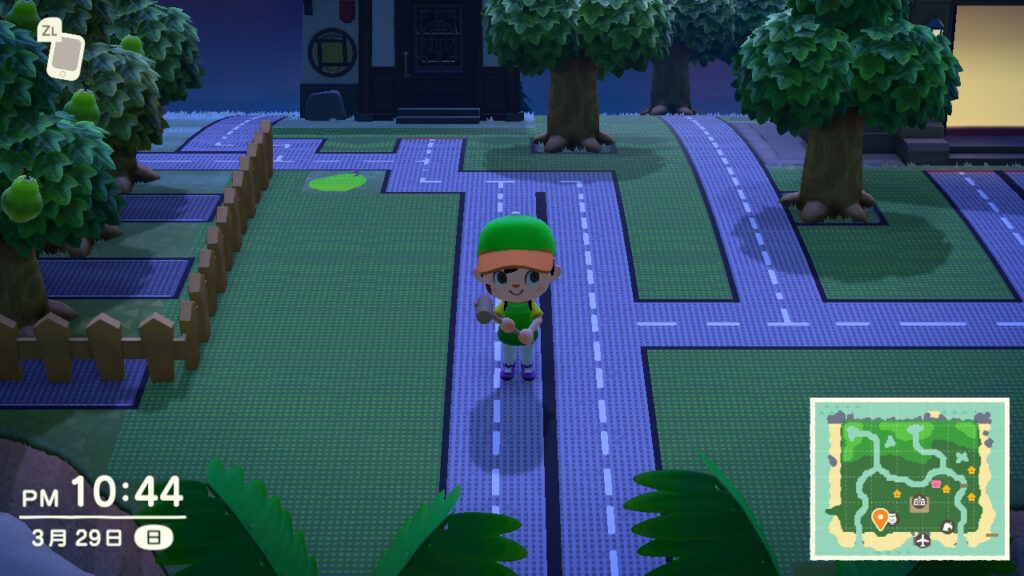1024x576 pixels.
Task: Select the Resident Services building marker
Action: (918, 503)
